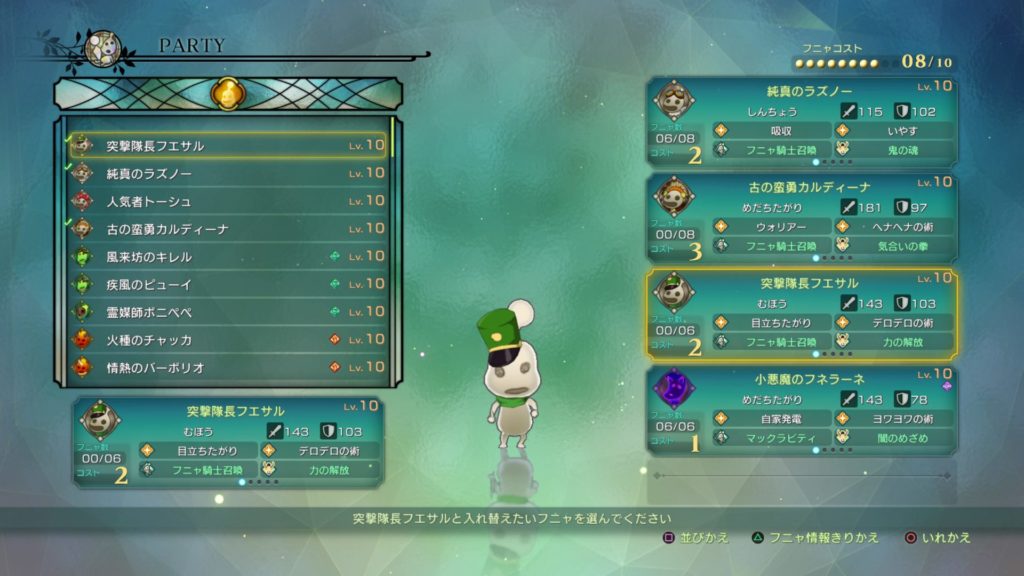
Task: Click the roster list scrollbar
Action: [394, 138]
